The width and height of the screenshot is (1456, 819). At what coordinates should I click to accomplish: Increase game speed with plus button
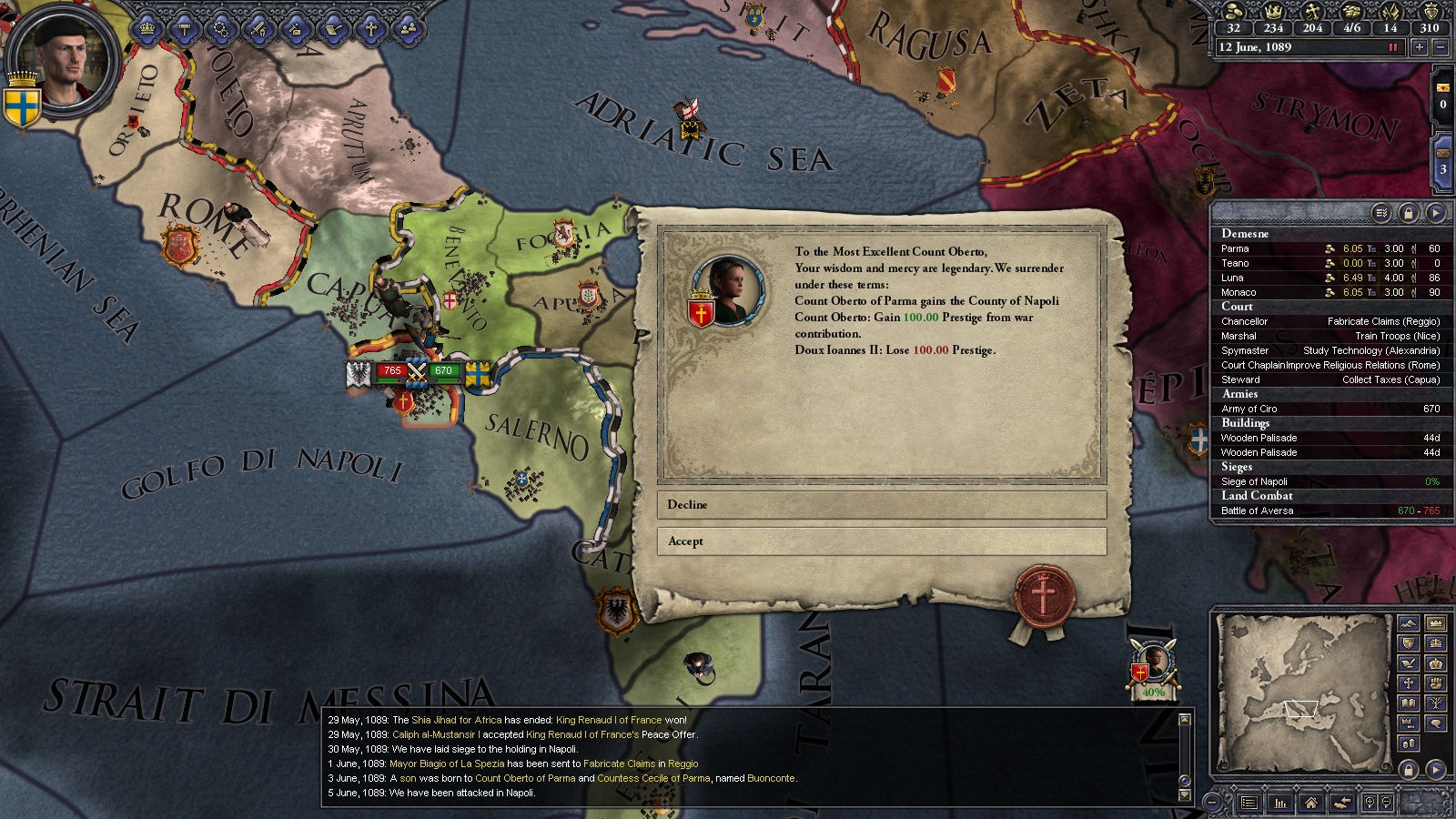(1419, 47)
